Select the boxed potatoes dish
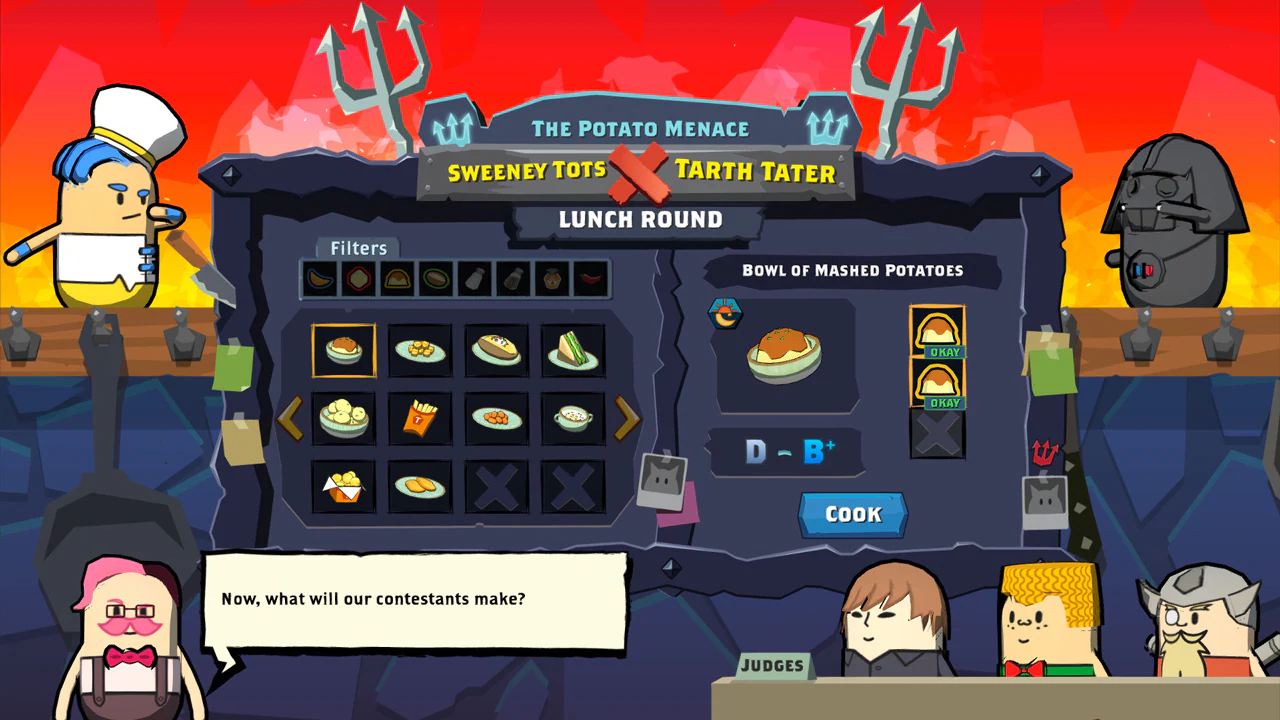This screenshot has width=1280, height=720. (x=343, y=485)
